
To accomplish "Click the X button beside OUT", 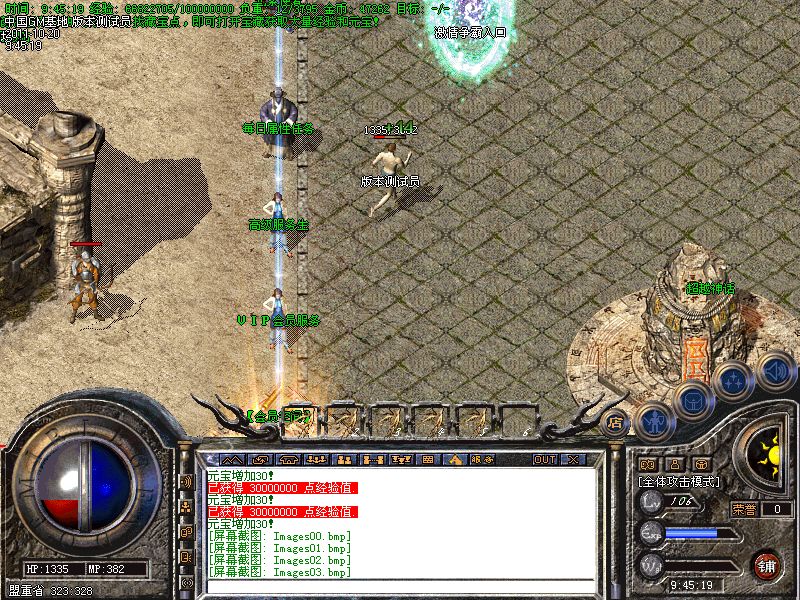I will click(x=573, y=460).
